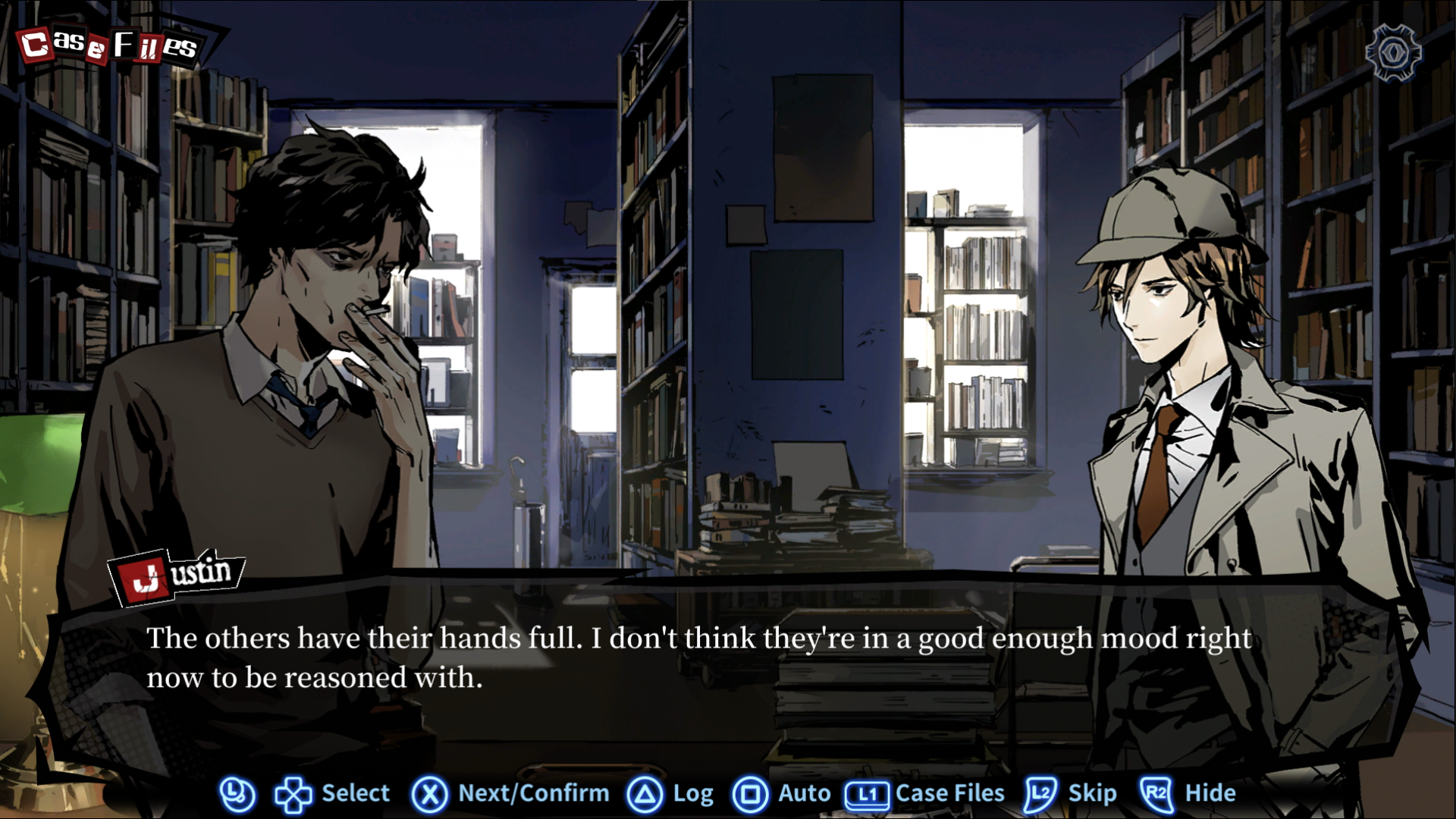1456x819 pixels.
Task: Click the left joystick button icon
Action: pos(236,793)
